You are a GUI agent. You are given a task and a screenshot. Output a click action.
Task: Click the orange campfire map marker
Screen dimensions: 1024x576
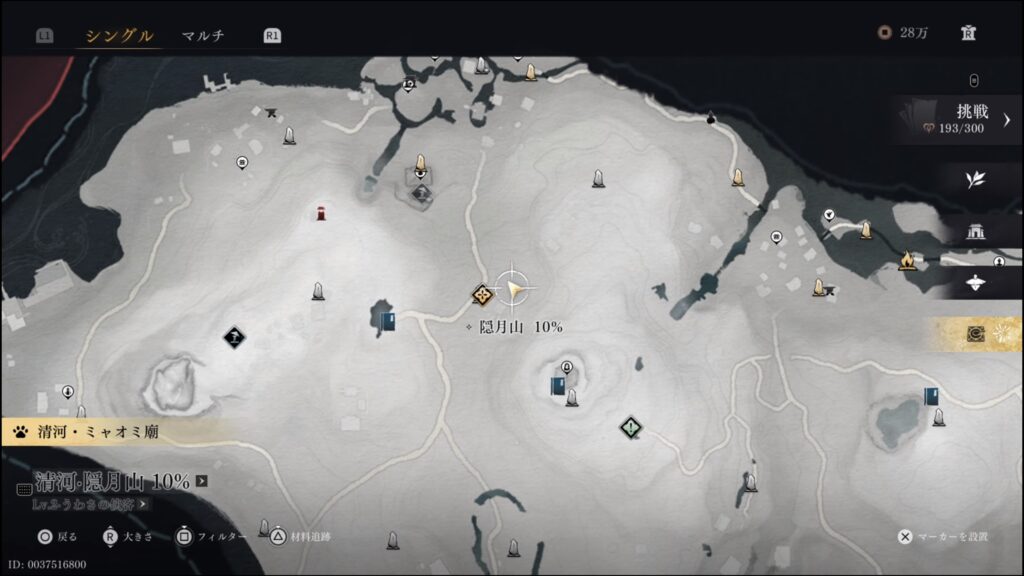click(907, 261)
